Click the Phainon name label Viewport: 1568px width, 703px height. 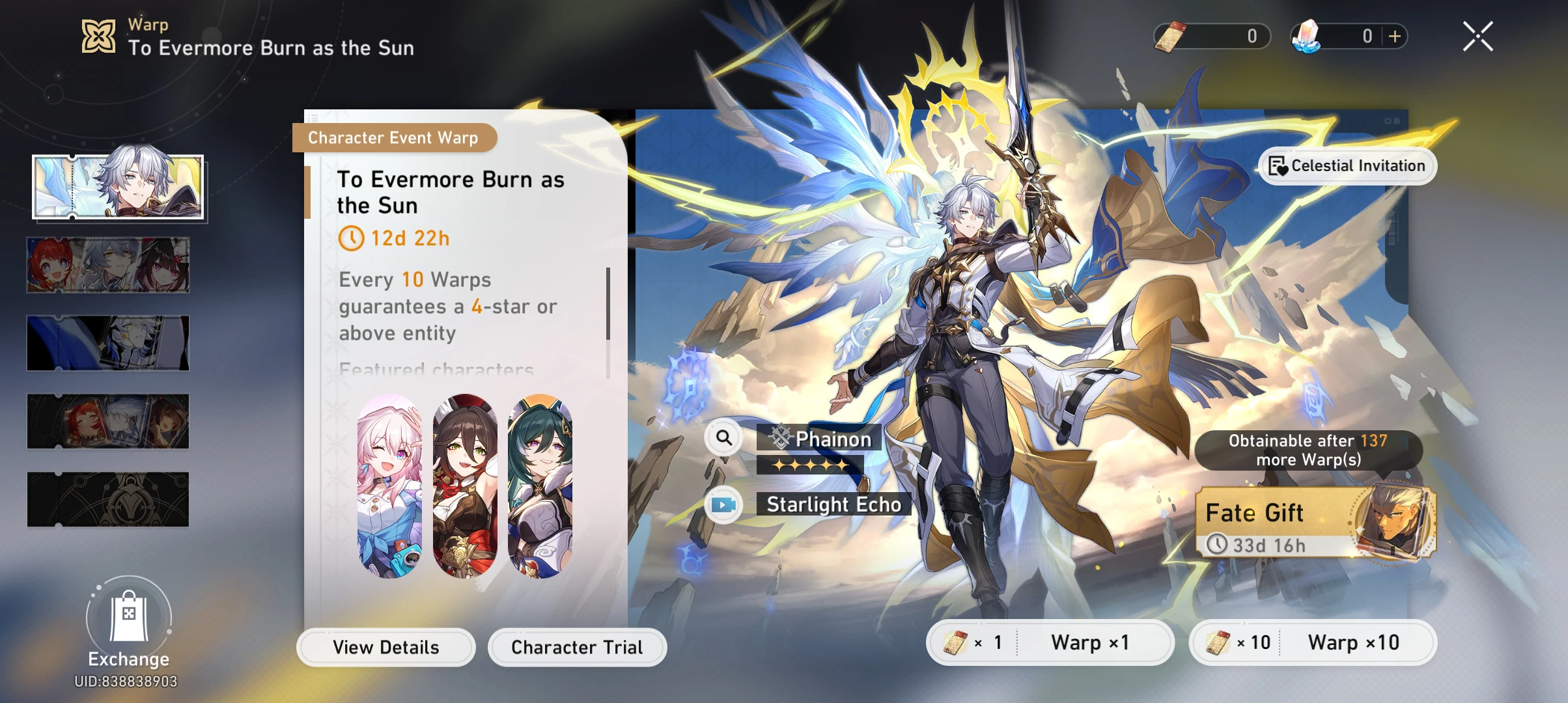pos(833,437)
